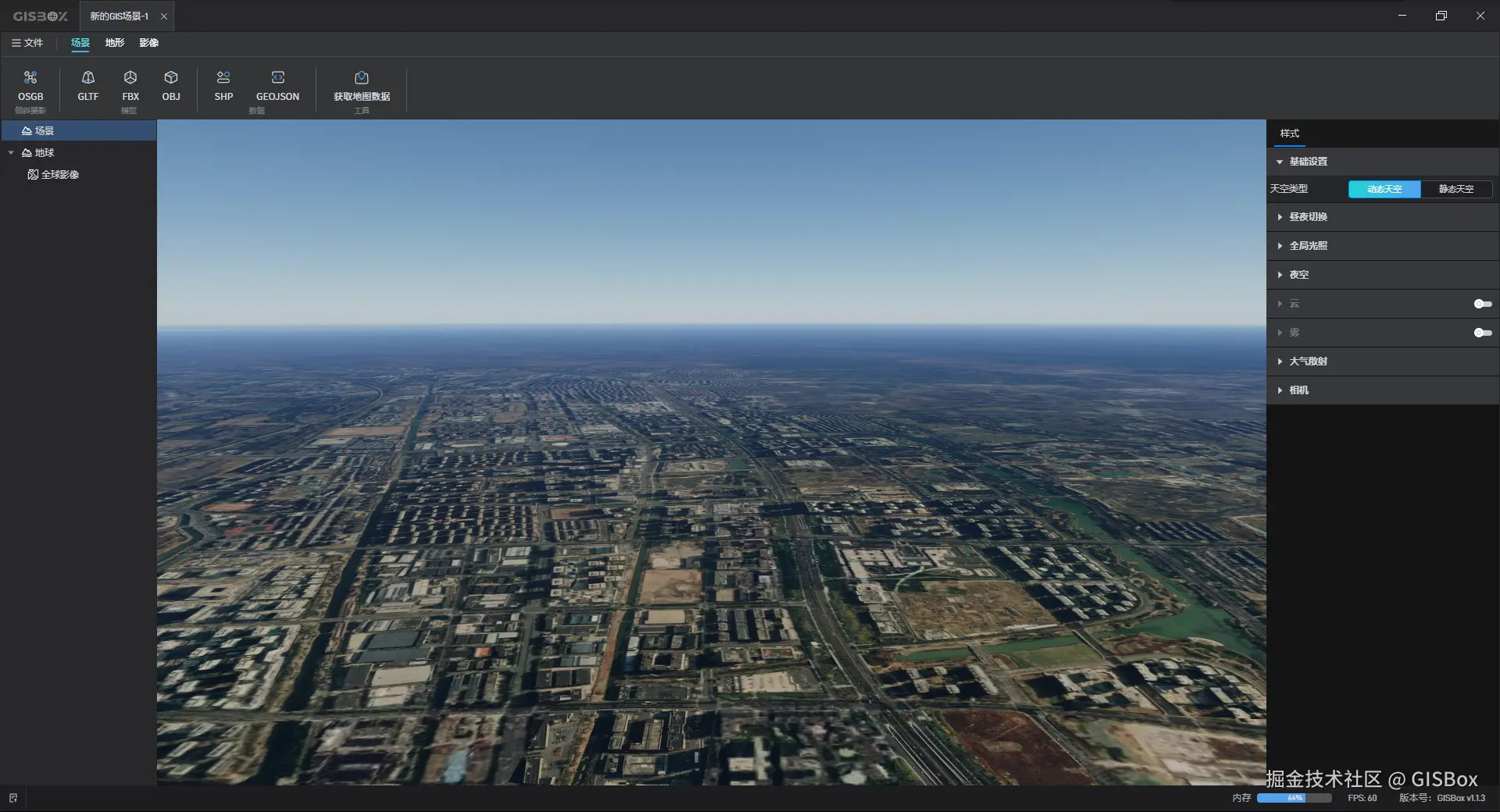Add an FBX model
The width and height of the screenshot is (1500, 812).
tap(130, 86)
